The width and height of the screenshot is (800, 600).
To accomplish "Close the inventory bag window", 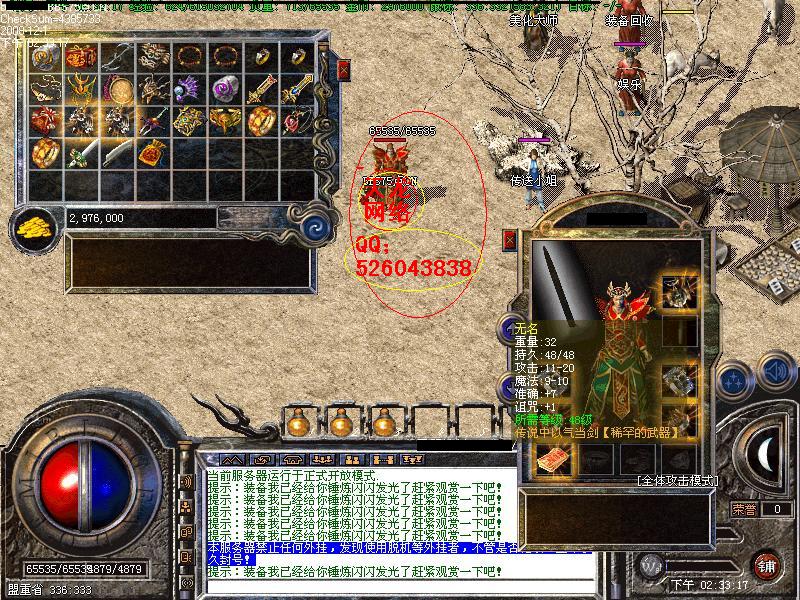I will point(343,70).
